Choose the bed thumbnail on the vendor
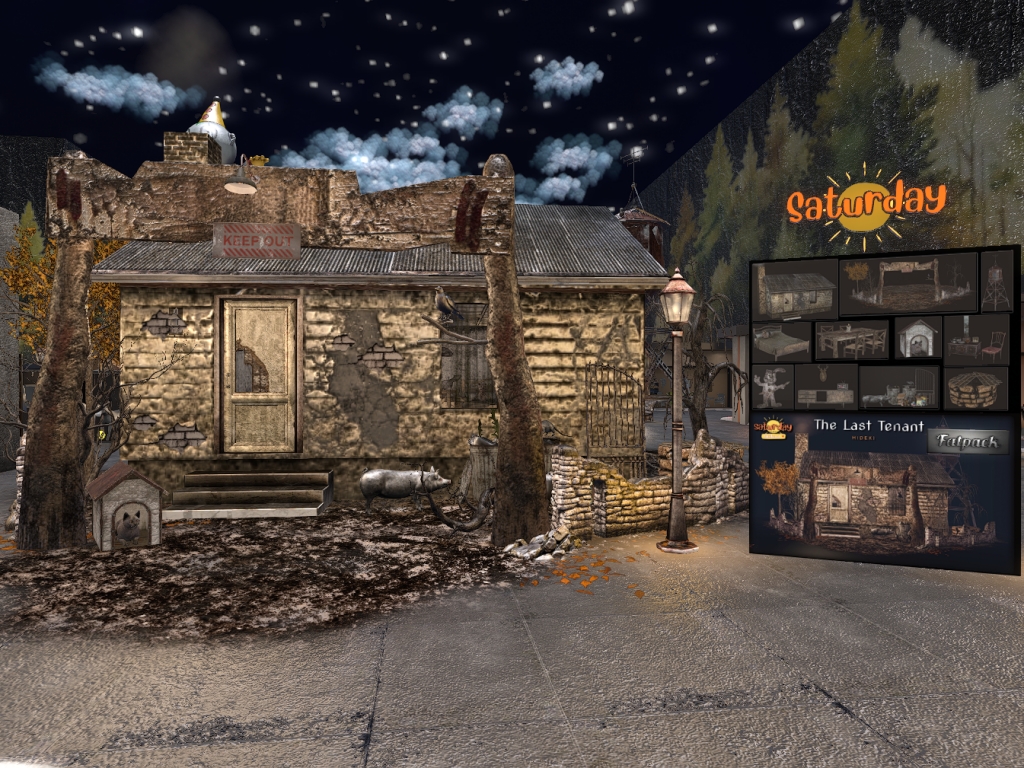The image size is (1024, 768). tap(781, 341)
